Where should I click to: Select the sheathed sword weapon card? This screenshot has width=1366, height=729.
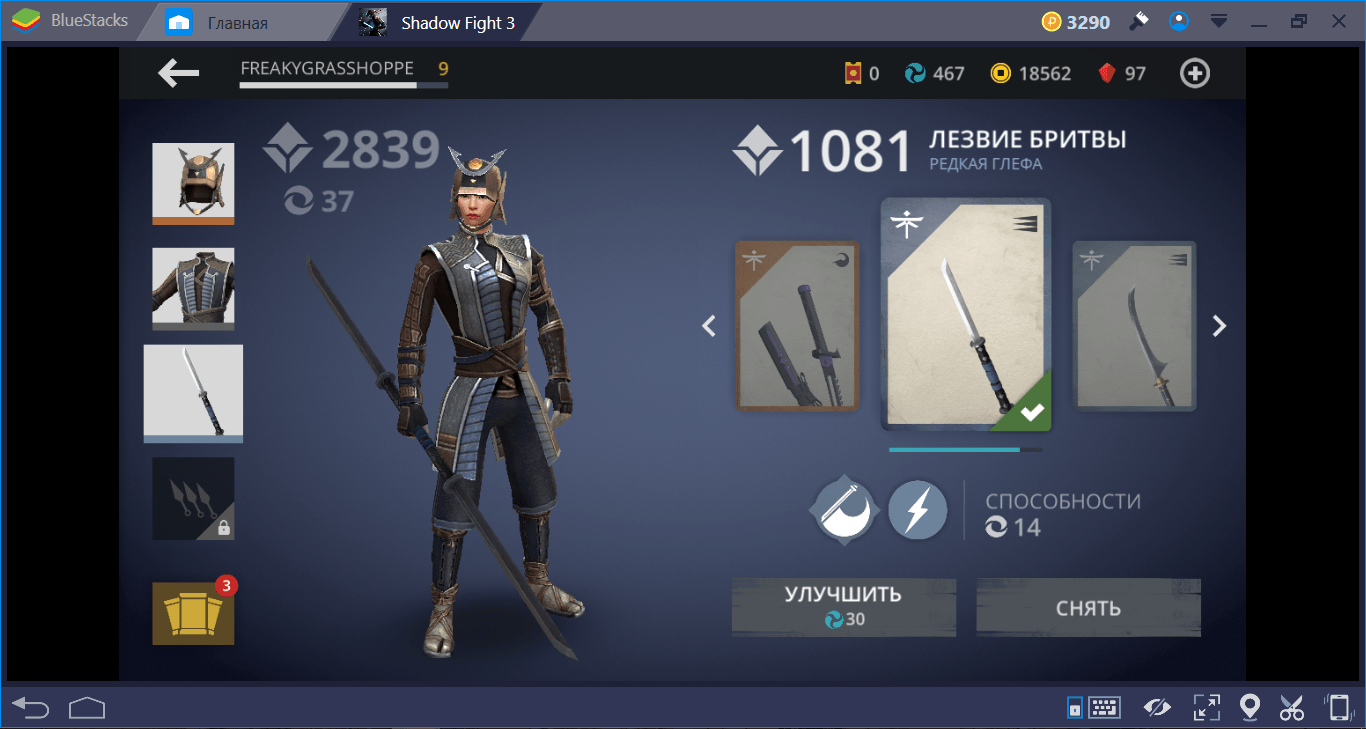pyautogui.click(x=797, y=326)
